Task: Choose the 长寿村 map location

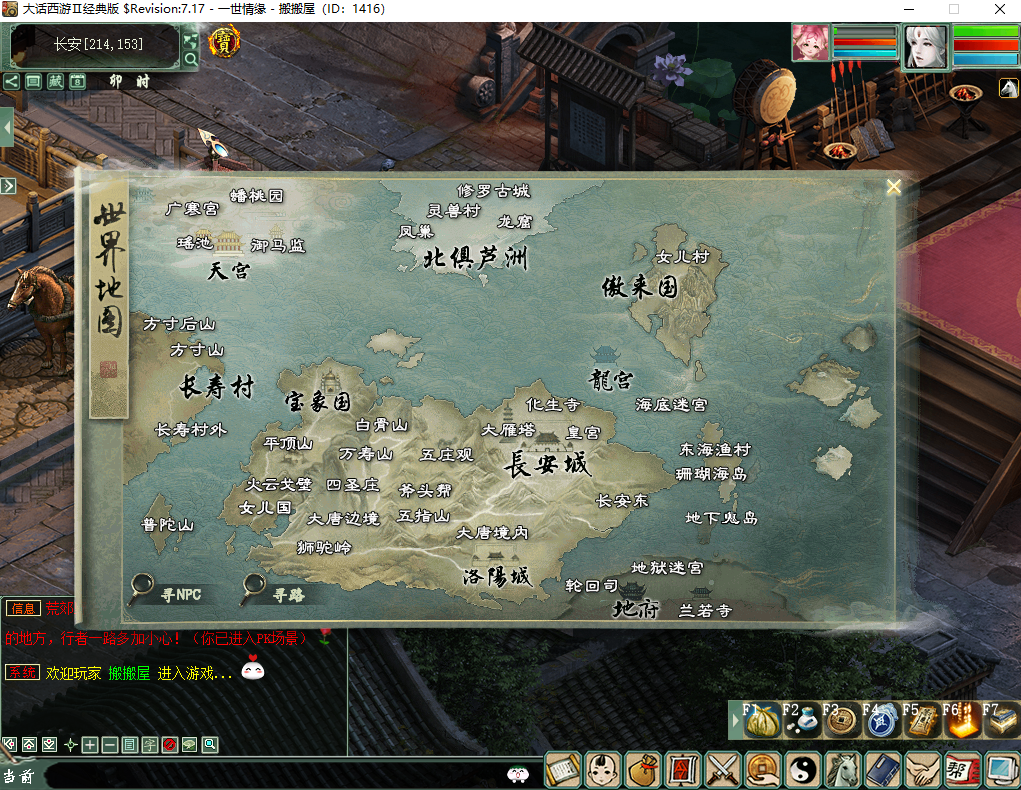Action: [x=217, y=388]
